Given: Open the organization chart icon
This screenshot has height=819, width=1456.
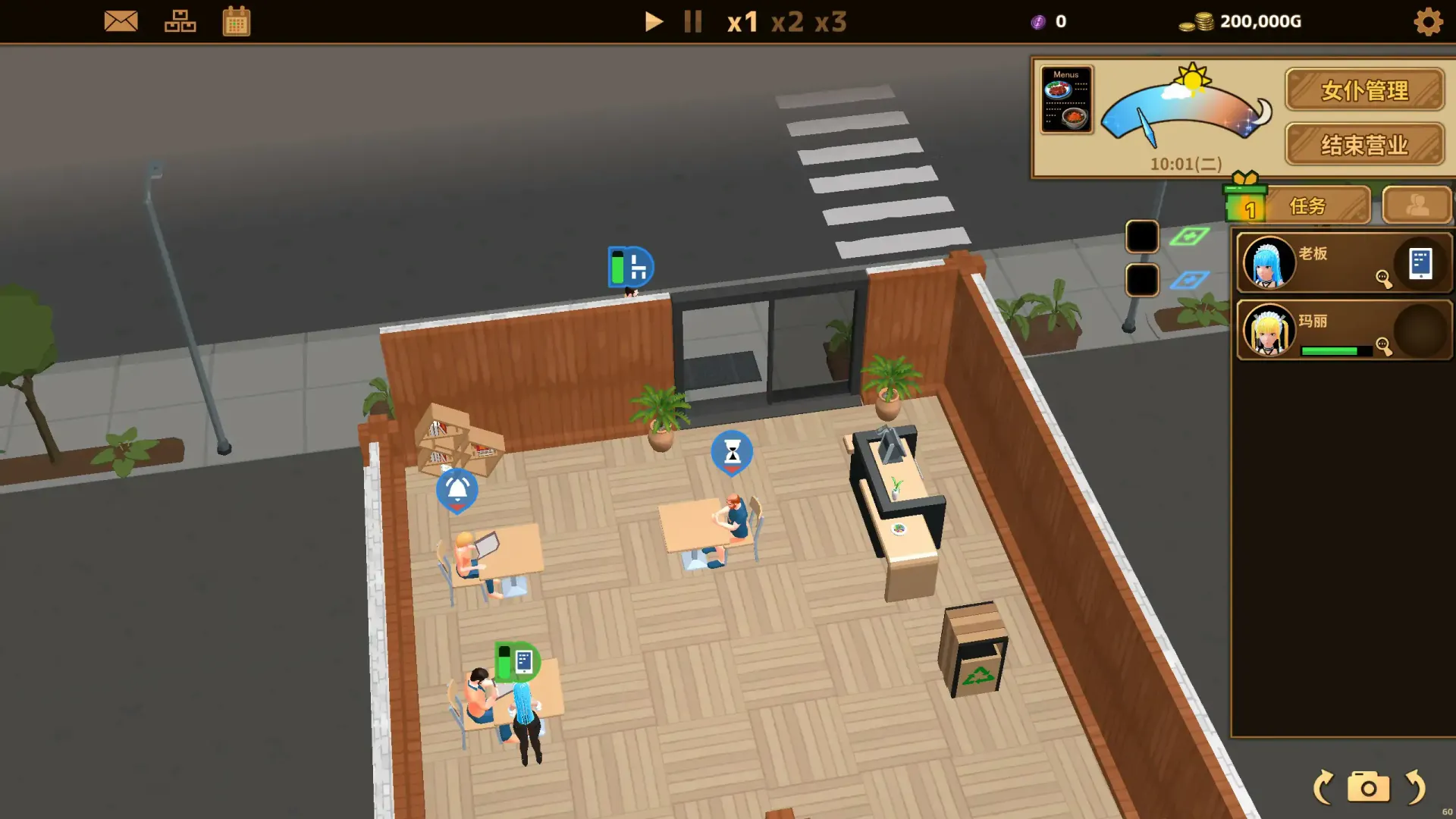Looking at the screenshot, I should point(180,21).
